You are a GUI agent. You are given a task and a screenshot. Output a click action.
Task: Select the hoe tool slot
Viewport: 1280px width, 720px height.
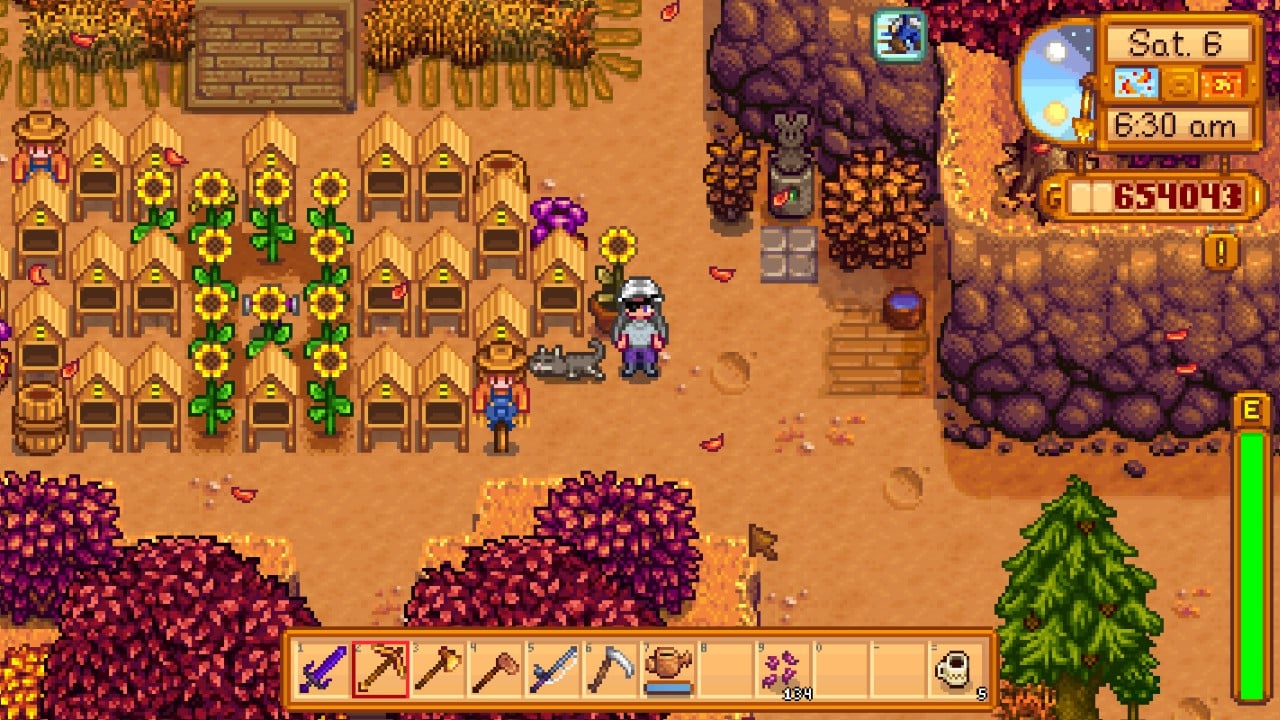(x=496, y=669)
